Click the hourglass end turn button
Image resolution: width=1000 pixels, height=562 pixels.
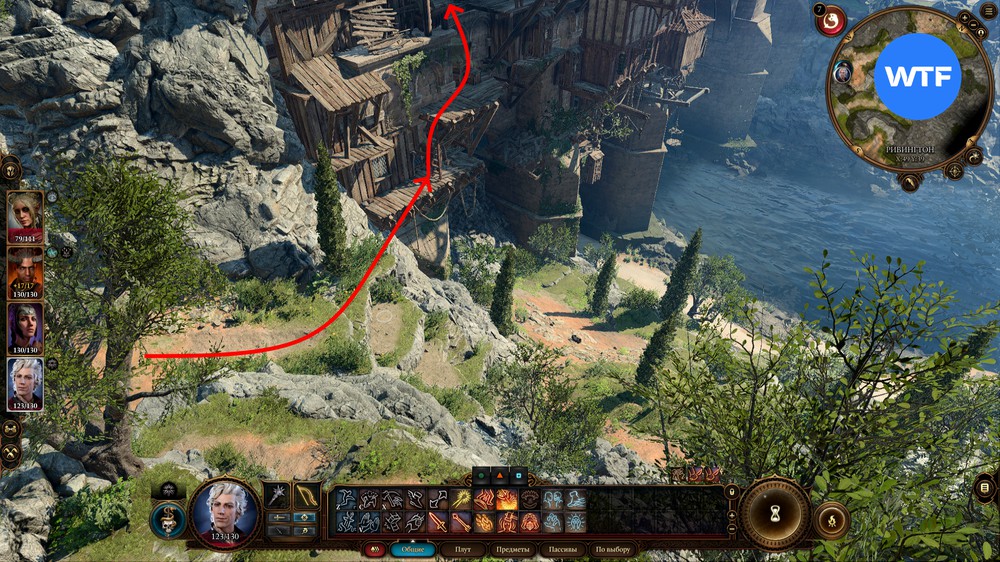(775, 515)
